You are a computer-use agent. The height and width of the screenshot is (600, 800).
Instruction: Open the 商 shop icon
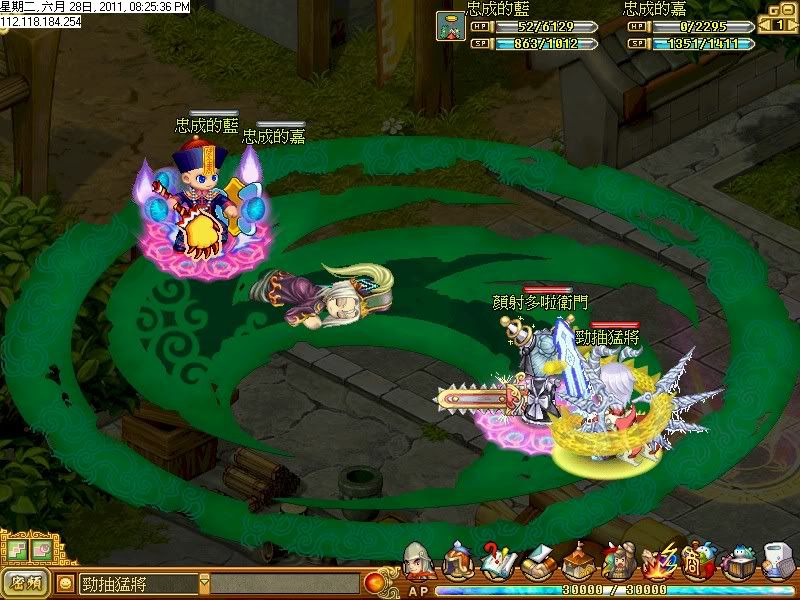pos(697,562)
